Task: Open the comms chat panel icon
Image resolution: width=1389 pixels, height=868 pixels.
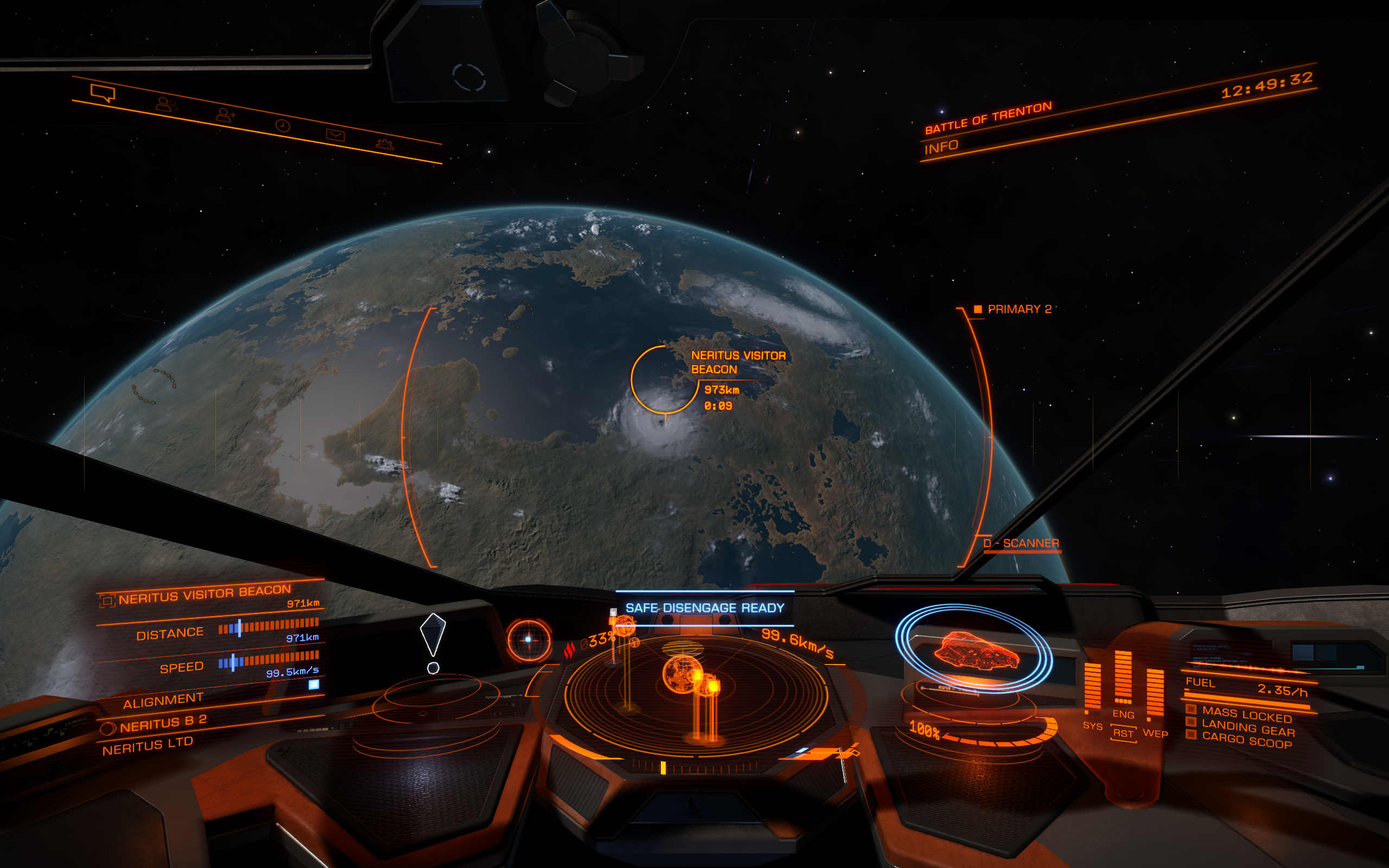Action: pyautogui.click(x=102, y=92)
